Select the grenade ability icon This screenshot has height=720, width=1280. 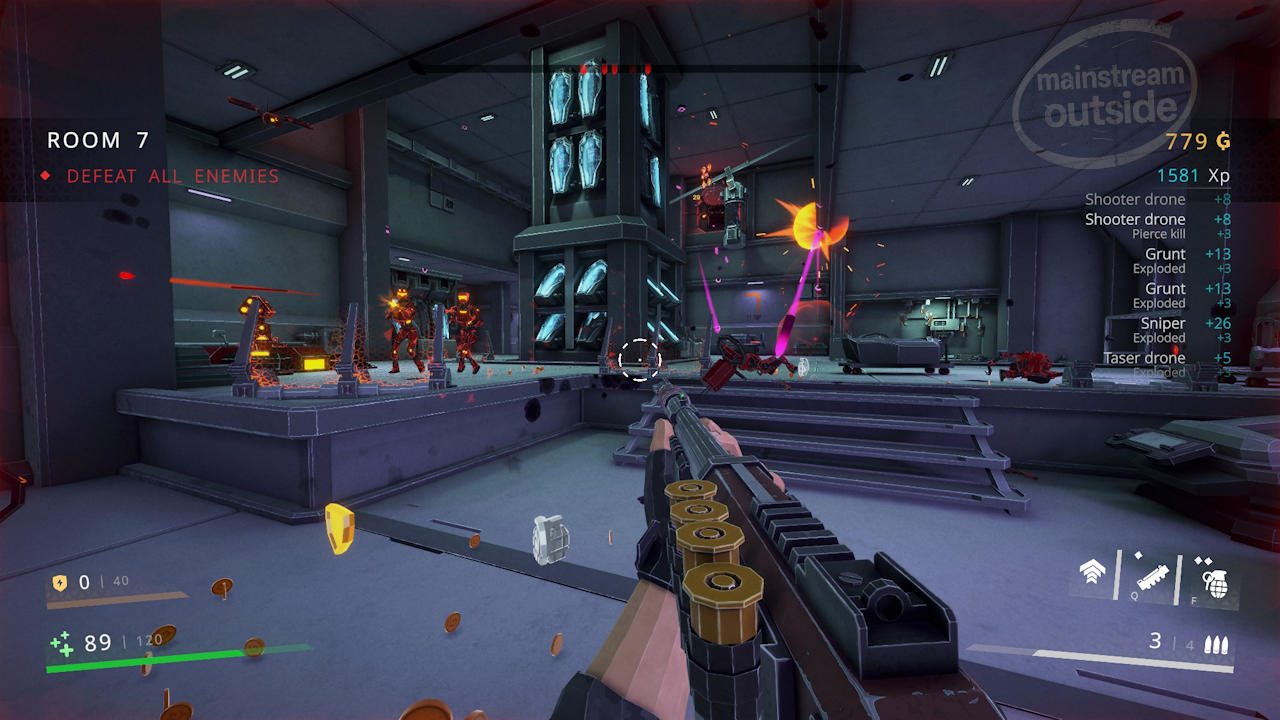[x=1214, y=579]
